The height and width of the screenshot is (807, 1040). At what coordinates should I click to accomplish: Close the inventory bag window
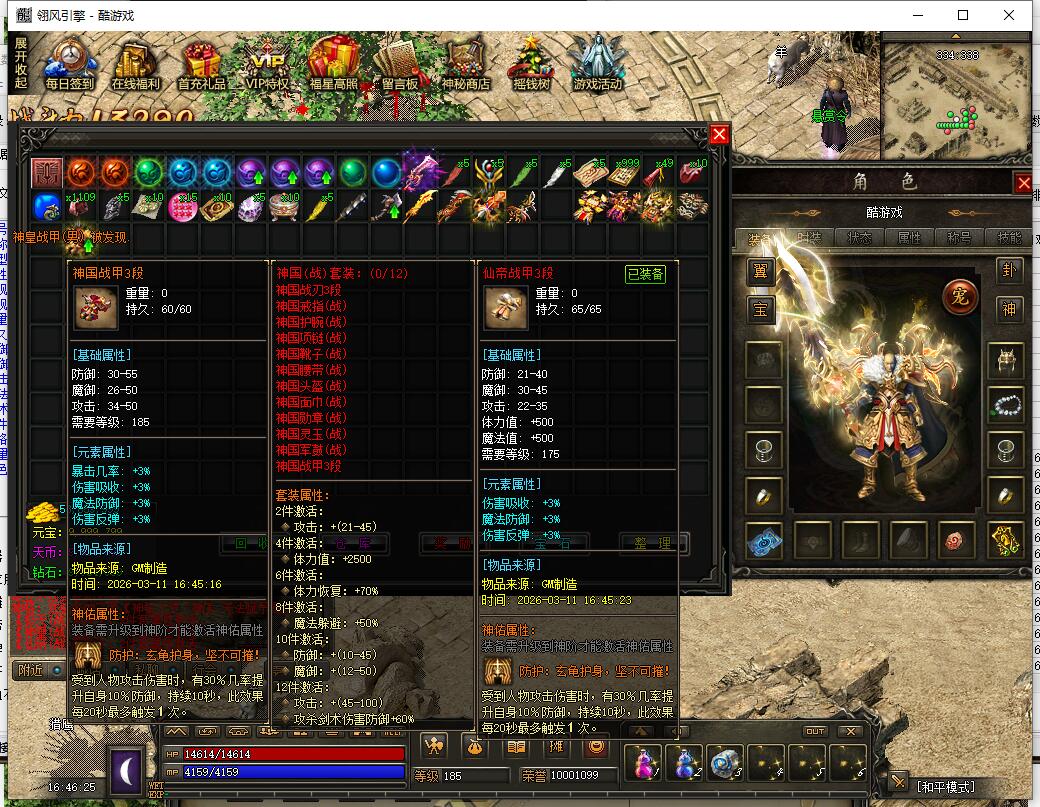[719, 135]
